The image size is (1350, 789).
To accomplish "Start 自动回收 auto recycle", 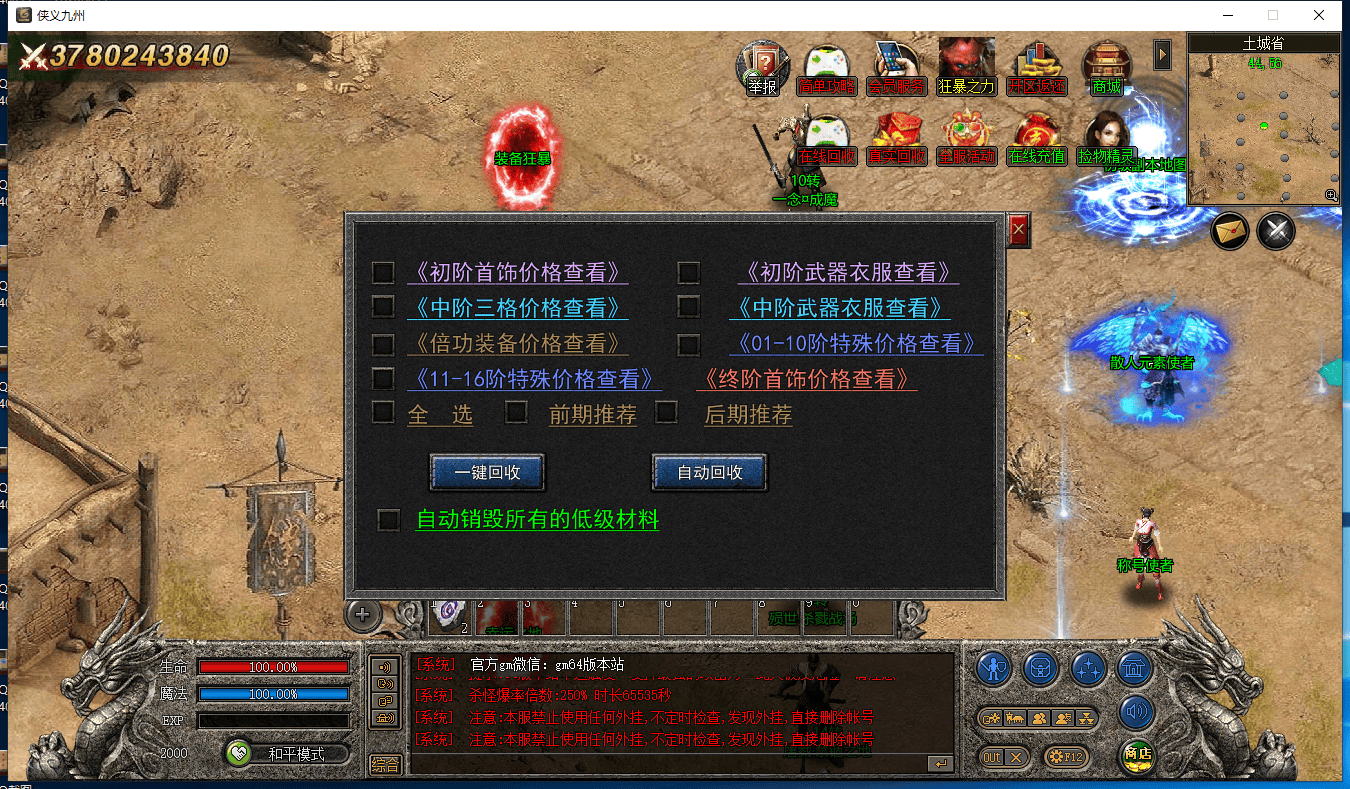I will (709, 472).
